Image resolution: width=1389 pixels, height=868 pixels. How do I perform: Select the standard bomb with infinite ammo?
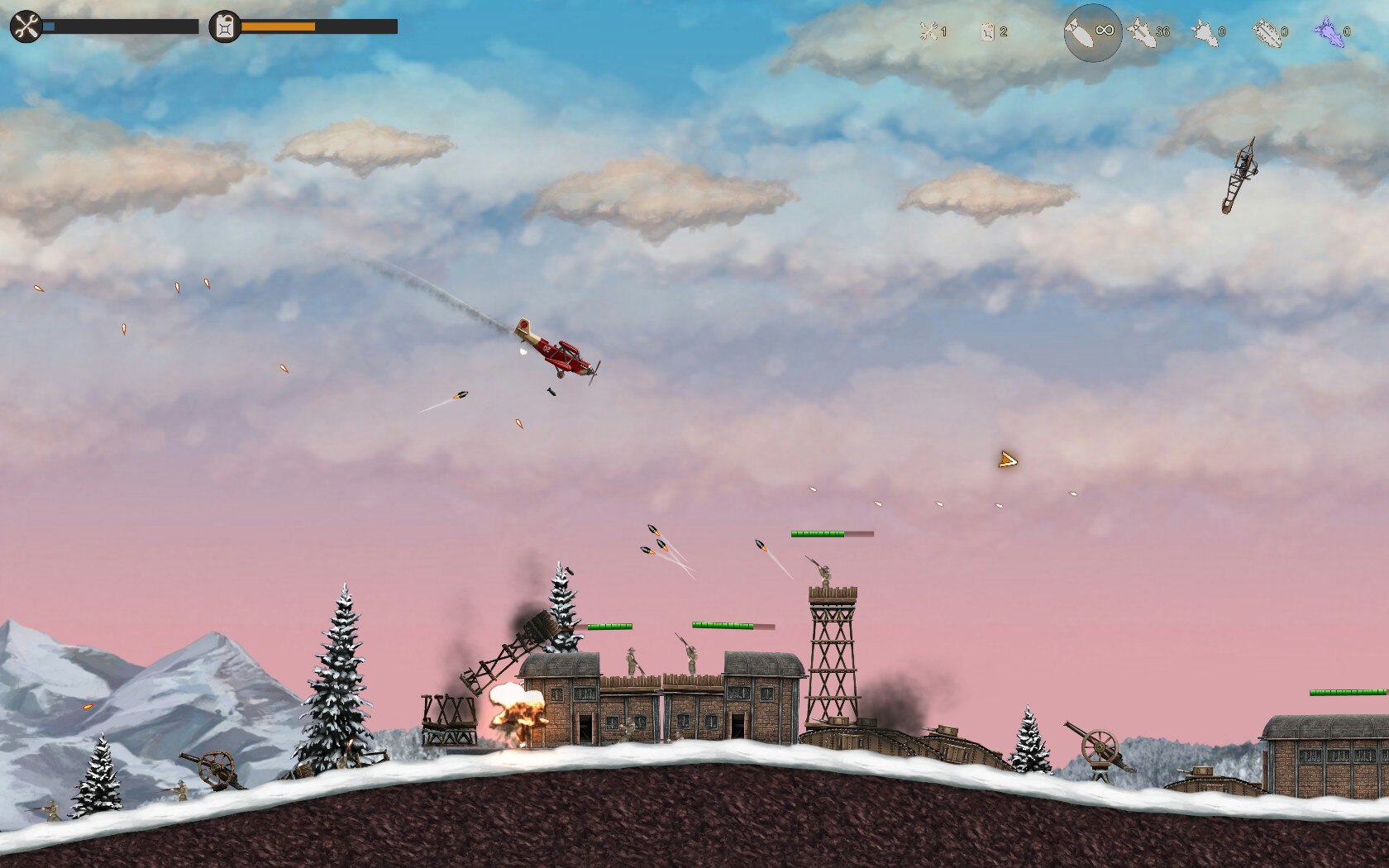tap(1091, 32)
